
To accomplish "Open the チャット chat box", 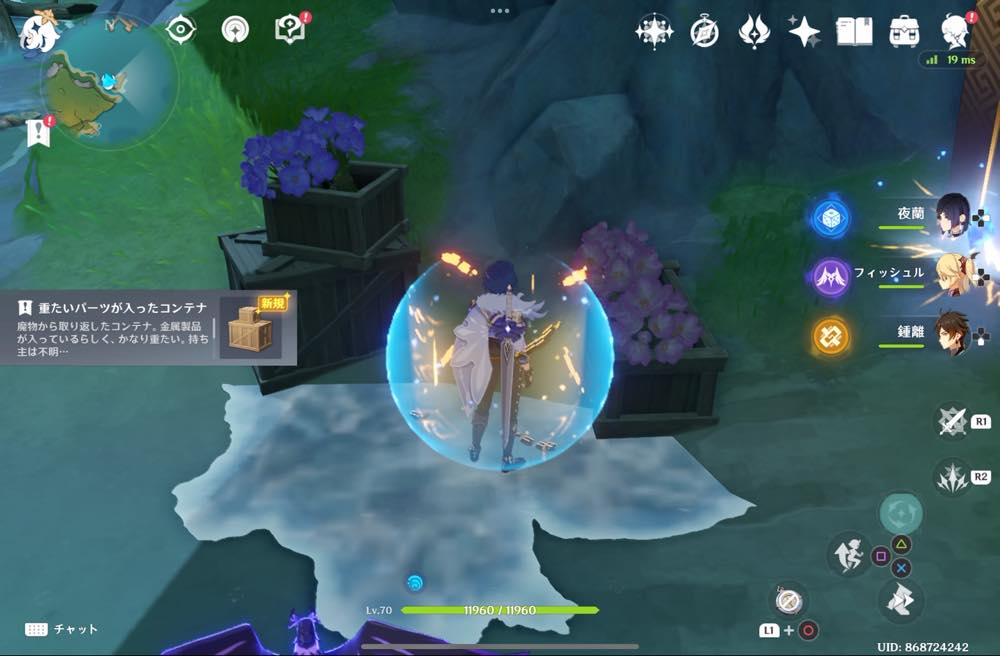I will (62, 629).
